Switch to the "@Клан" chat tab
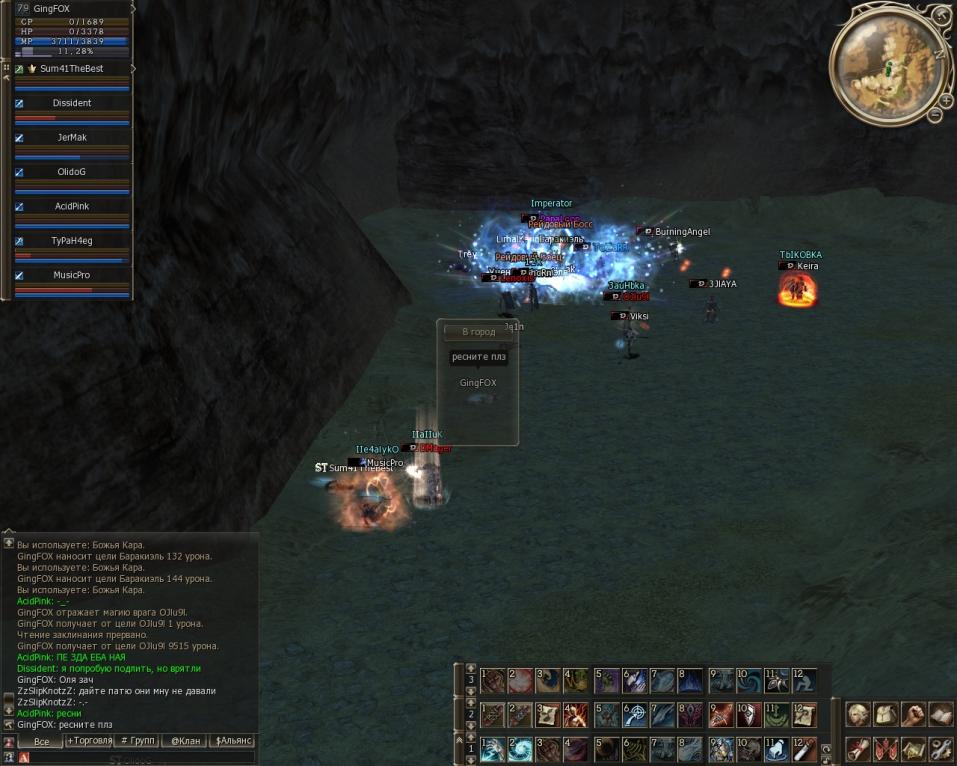The image size is (957, 766). click(183, 741)
